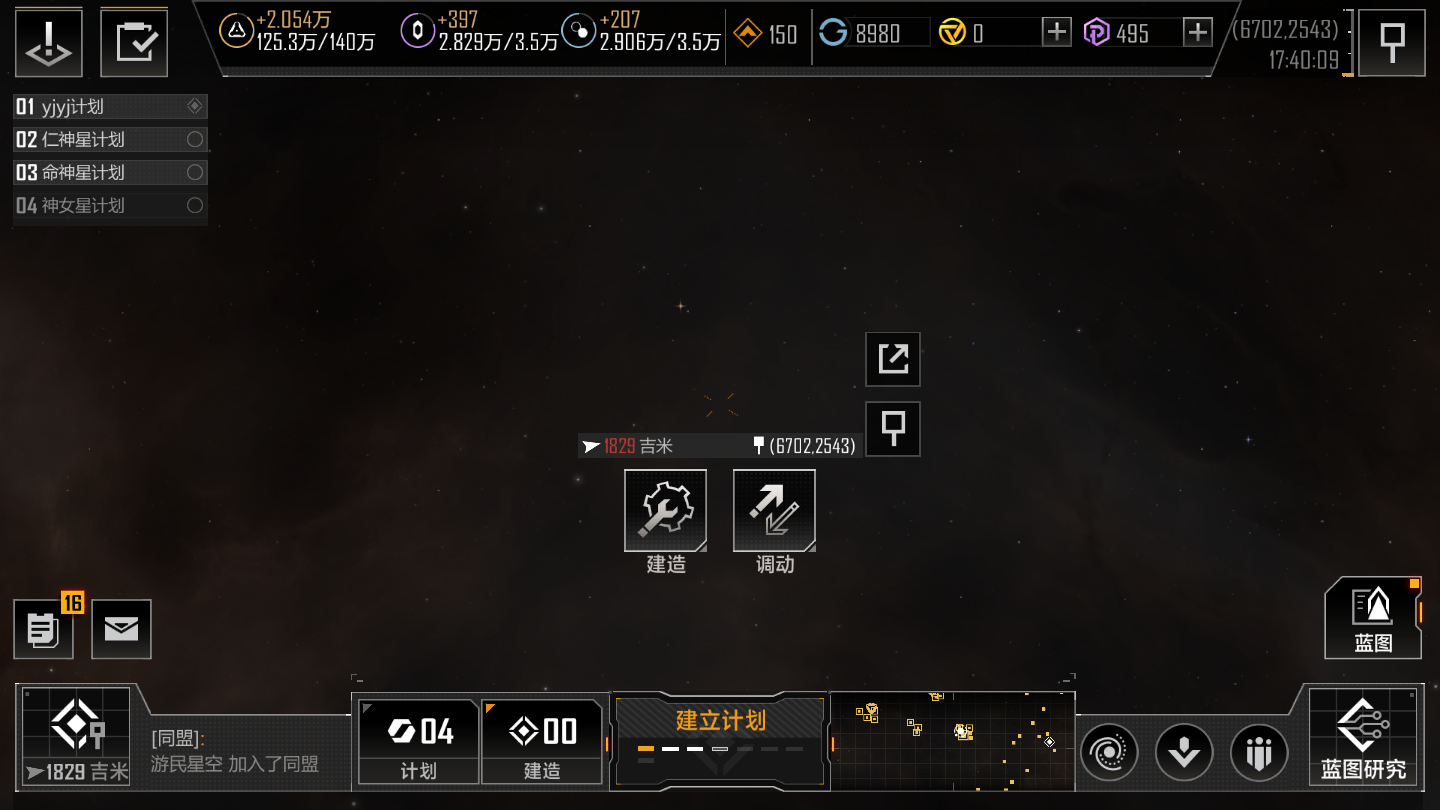Open the 建造 (build) wrench tool
The height and width of the screenshot is (810, 1440).
[665, 510]
